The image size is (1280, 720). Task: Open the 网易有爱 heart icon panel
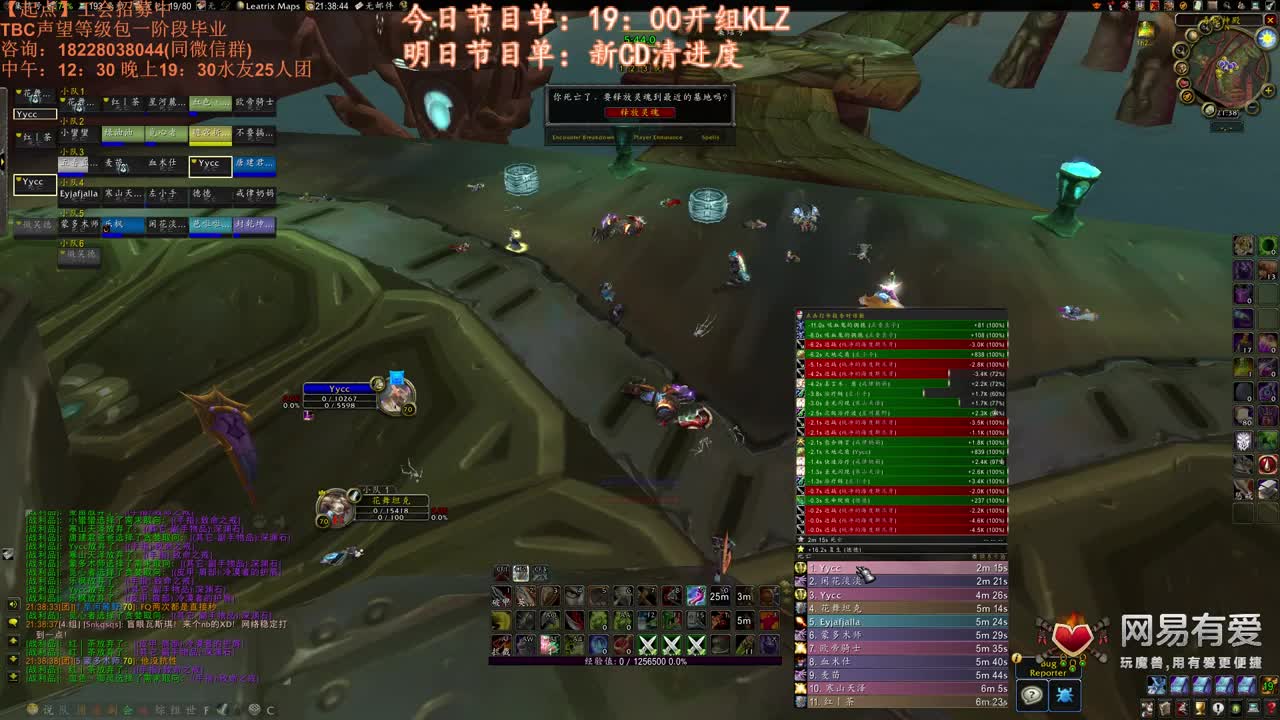(1074, 636)
